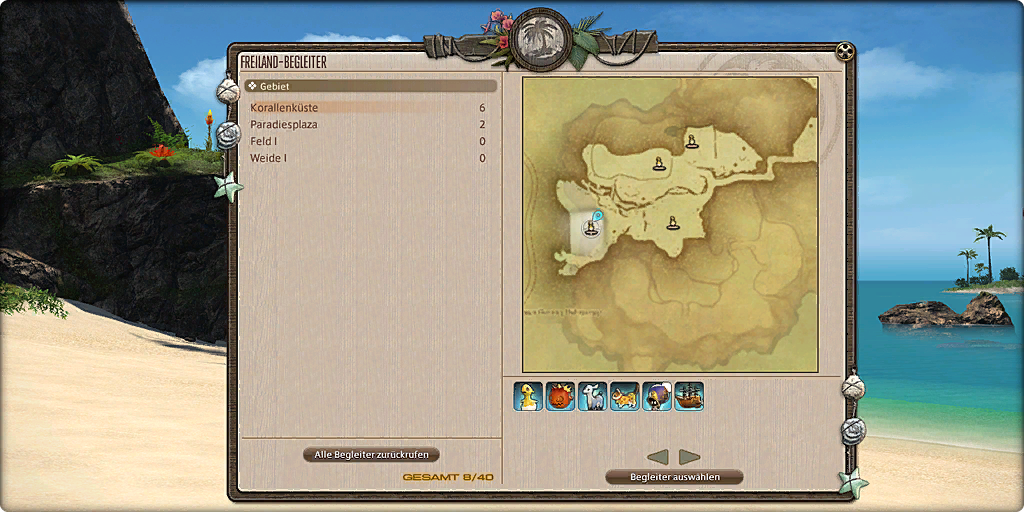Select the orange pumpkin minion icon
1024x512 pixels.
[x=560, y=396]
